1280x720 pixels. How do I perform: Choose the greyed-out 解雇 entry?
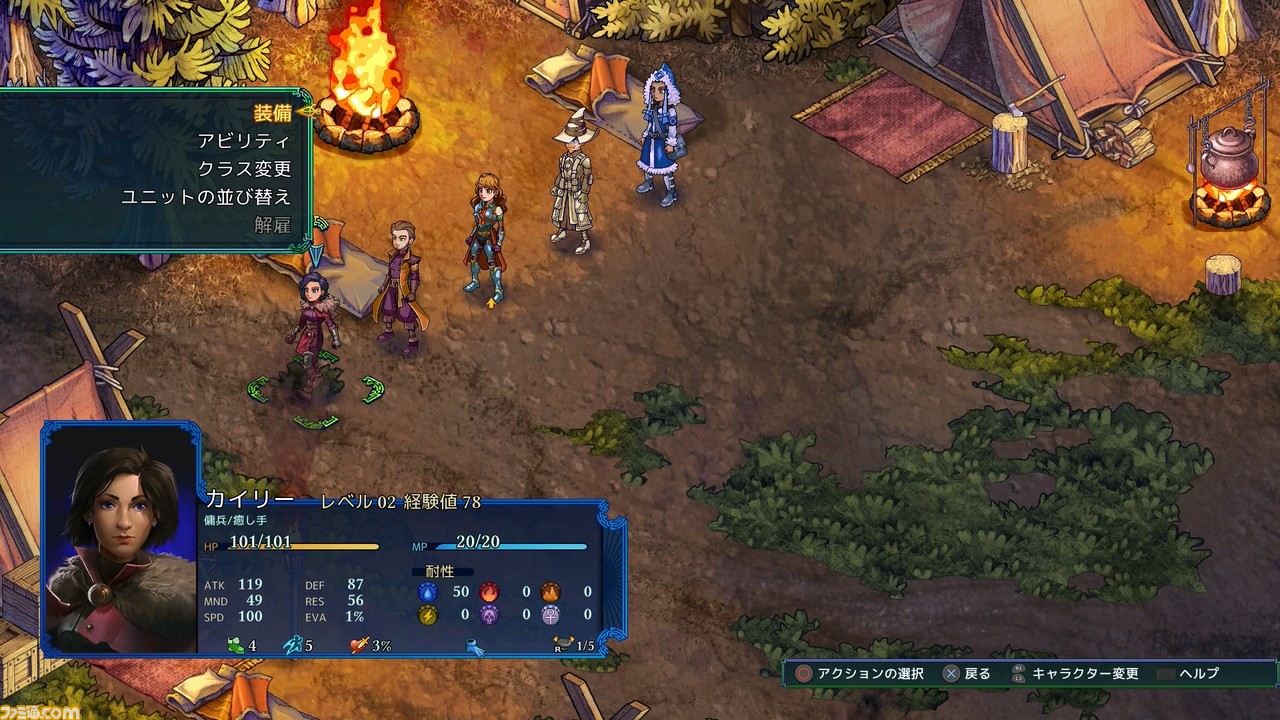coord(272,225)
